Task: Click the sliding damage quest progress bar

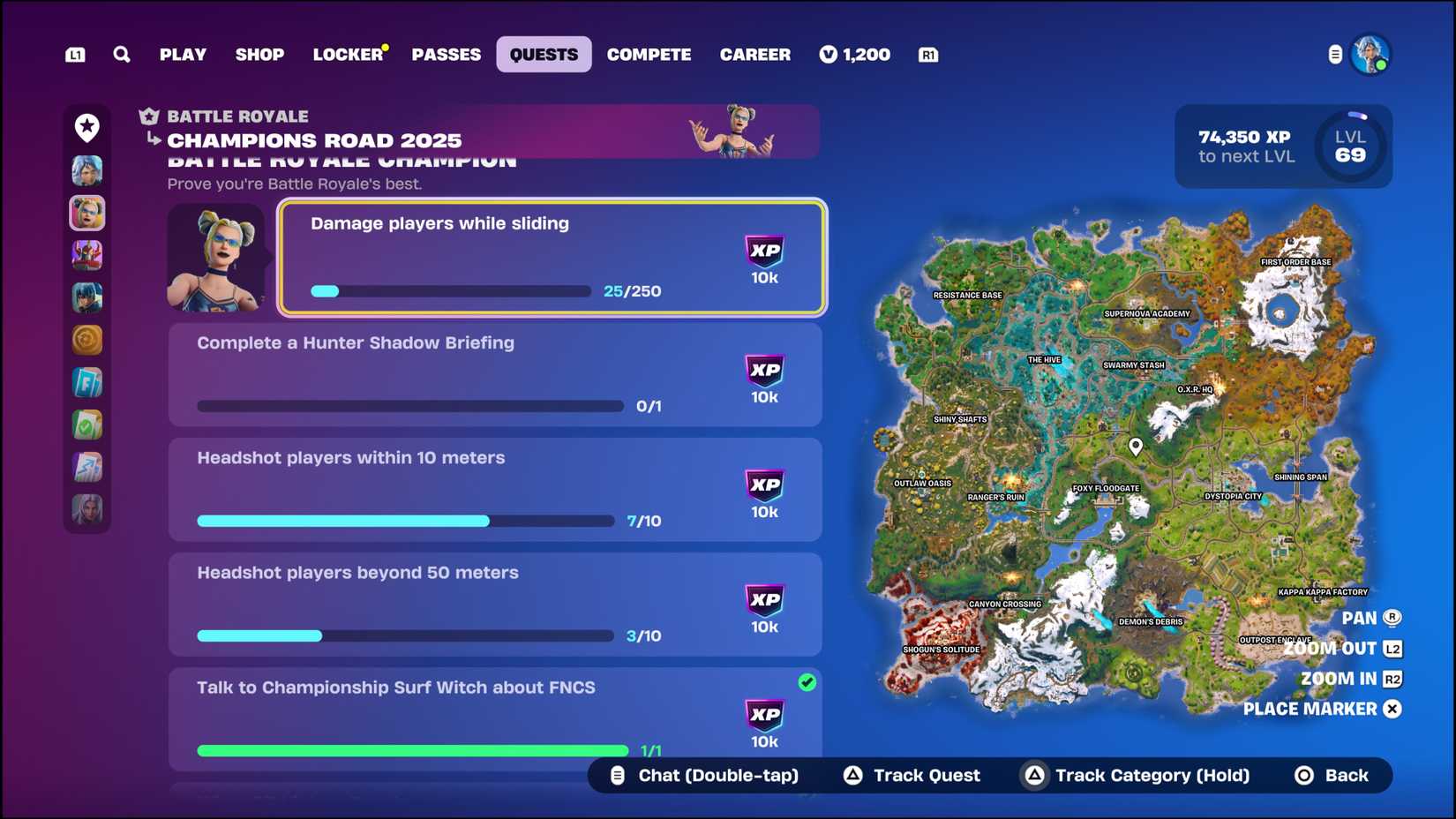Action: 450,291
